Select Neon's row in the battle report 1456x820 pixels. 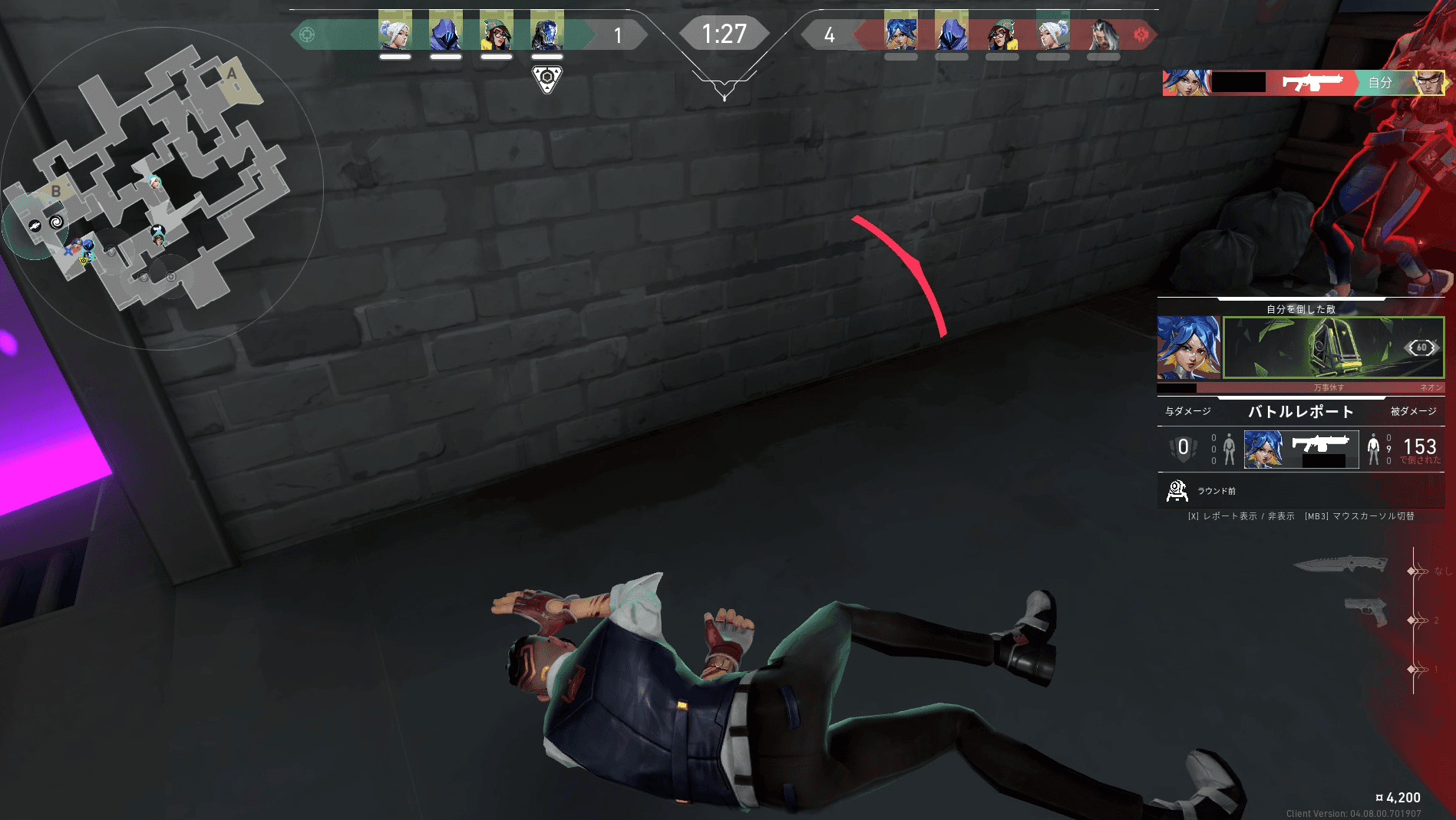(1301, 449)
